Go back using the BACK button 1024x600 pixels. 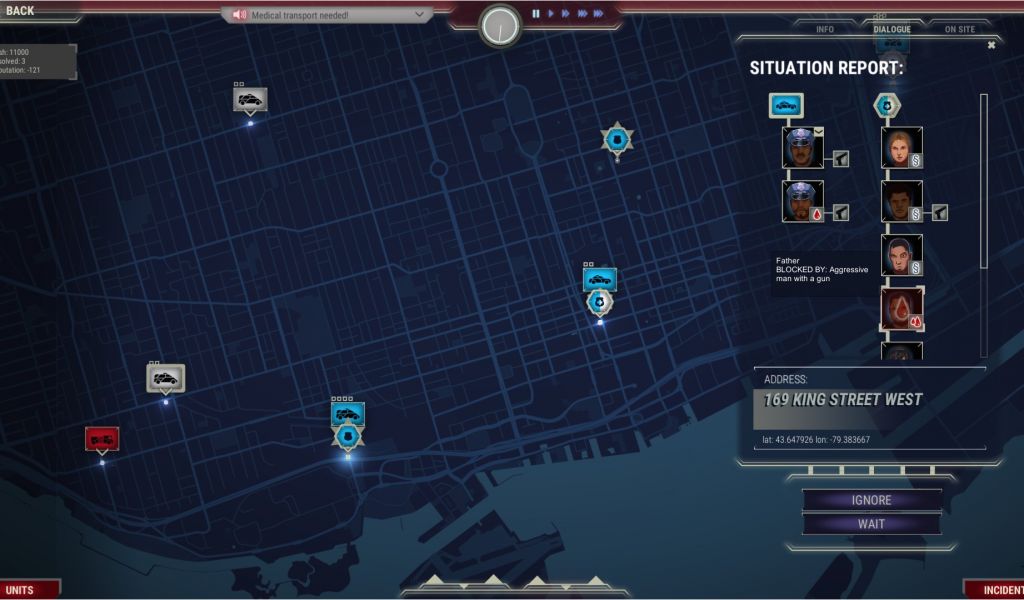click(x=20, y=11)
